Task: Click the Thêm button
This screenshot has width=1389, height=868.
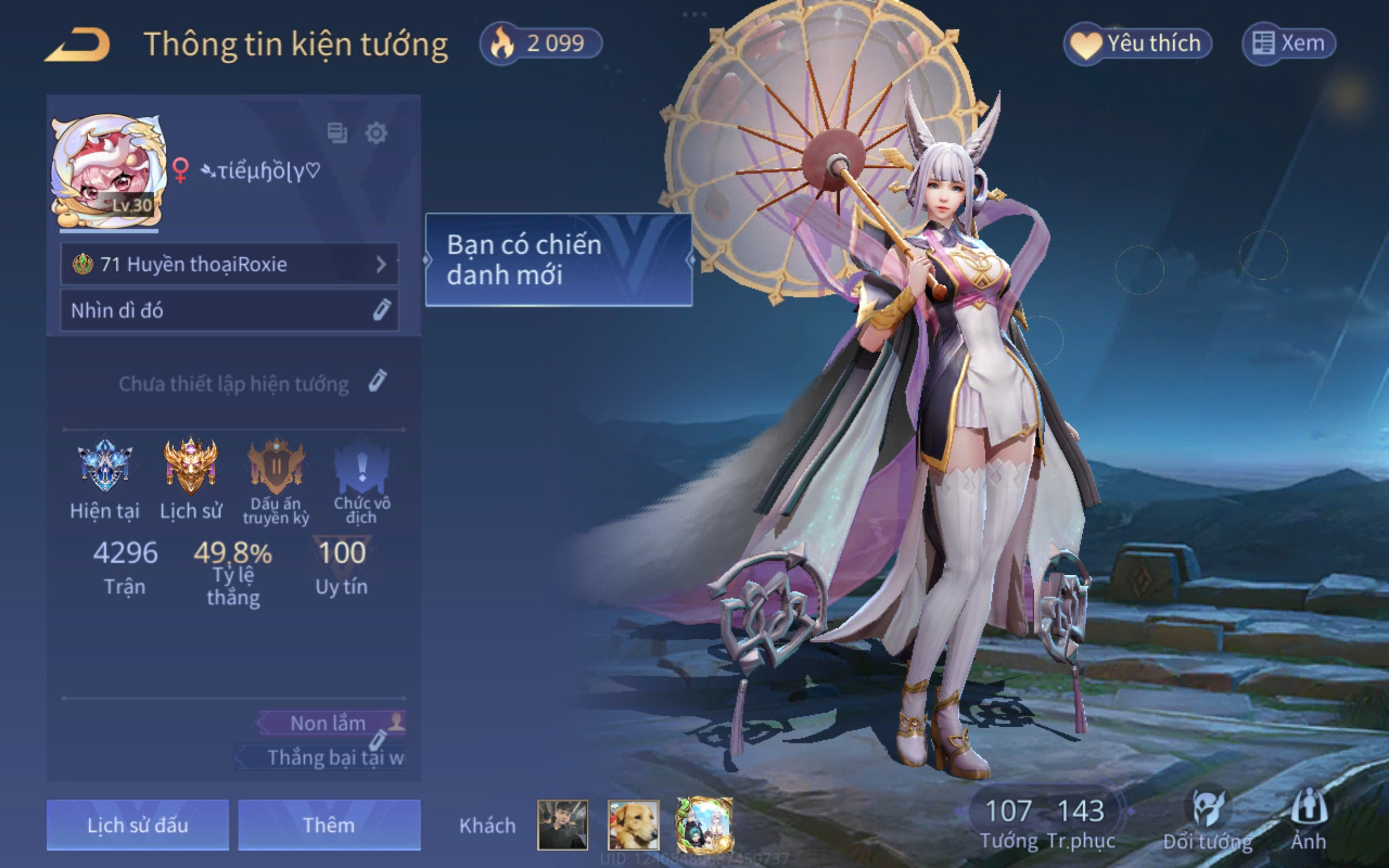Action: (x=329, y=825)
